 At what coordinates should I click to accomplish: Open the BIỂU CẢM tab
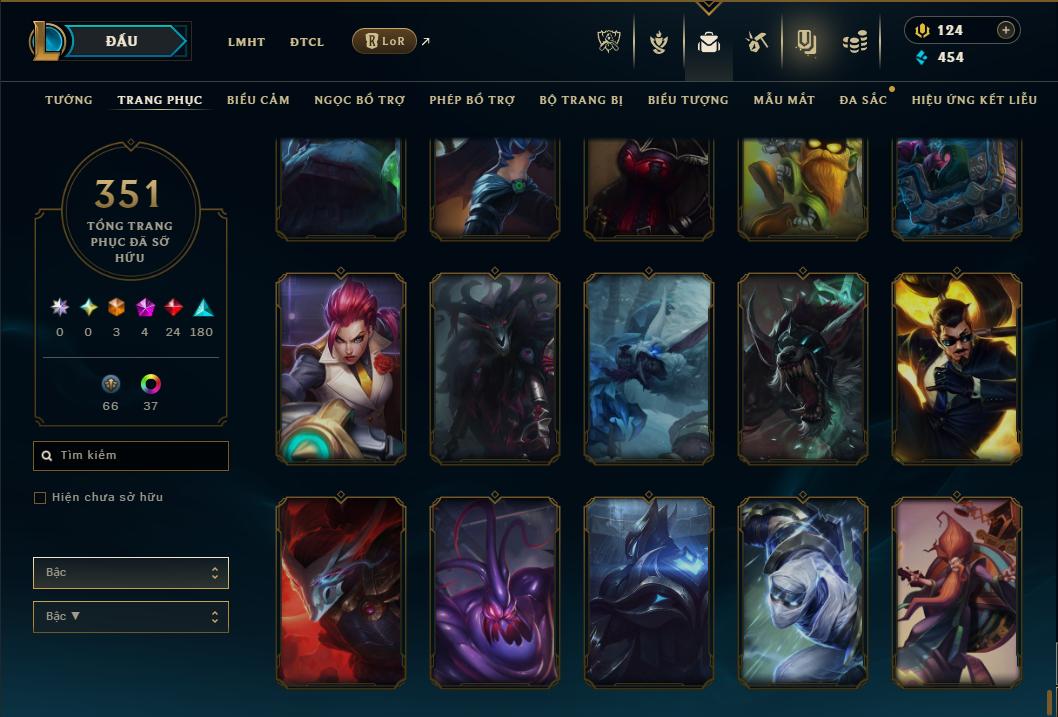(x=258, y=100)
